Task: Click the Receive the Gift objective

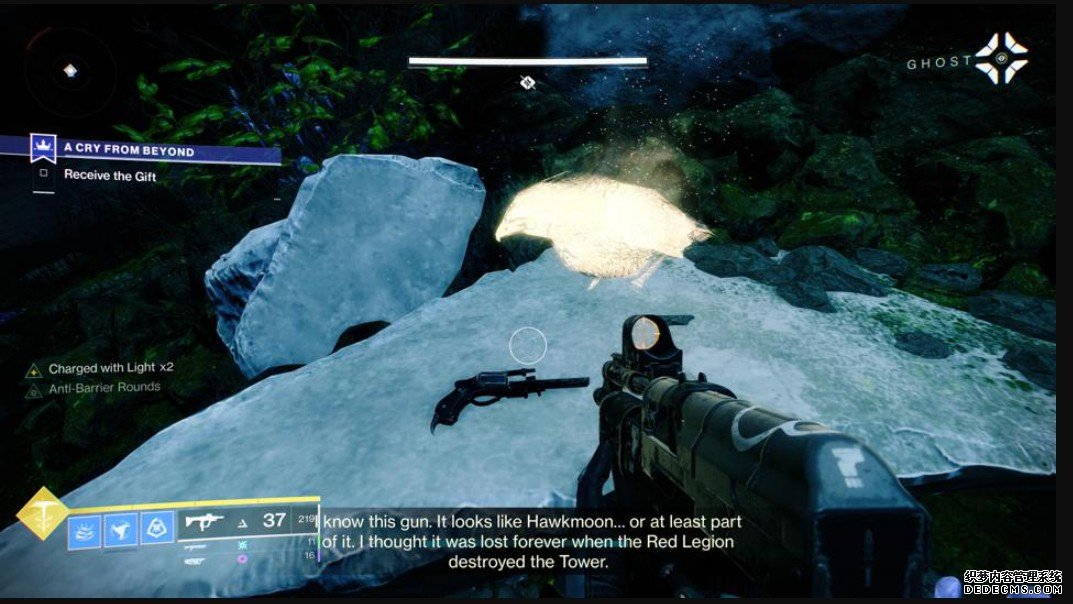Action: (x=110, y=175)
